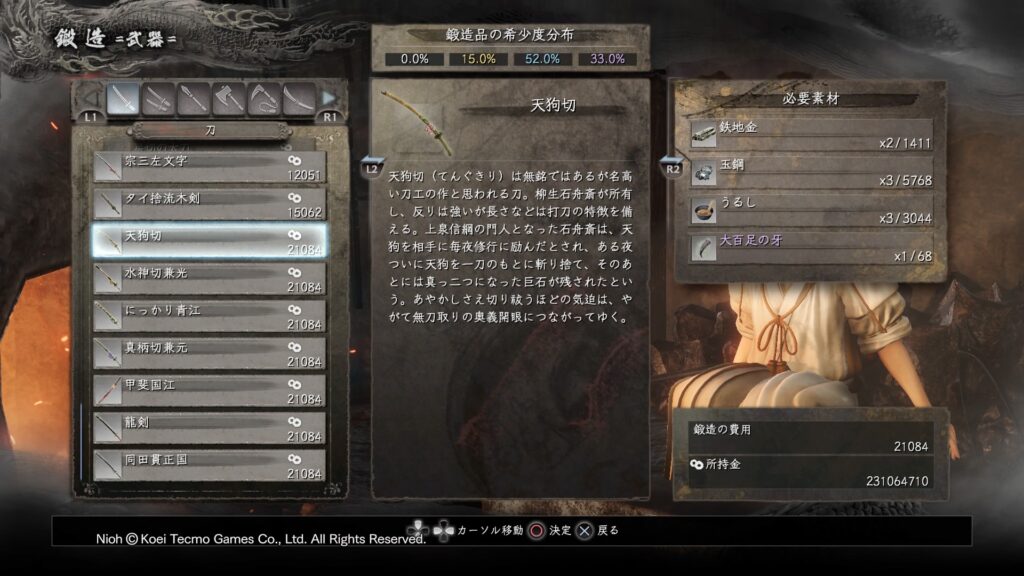
Task: Pick 水神切兼光 from the weapon list
Action: pyautogui.click(x=209, y=279)
